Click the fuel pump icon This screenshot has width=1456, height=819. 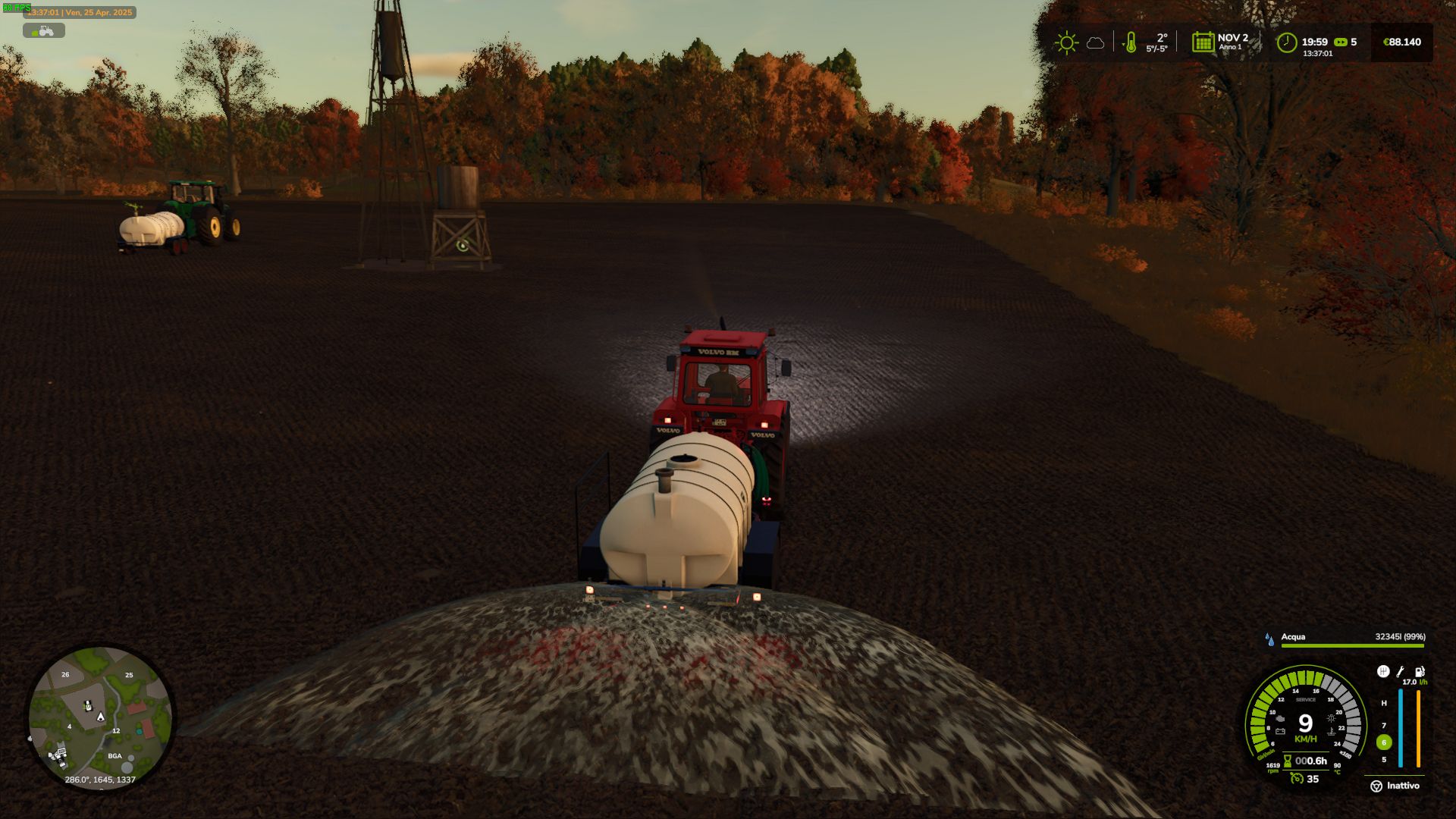coord(1420,672)
